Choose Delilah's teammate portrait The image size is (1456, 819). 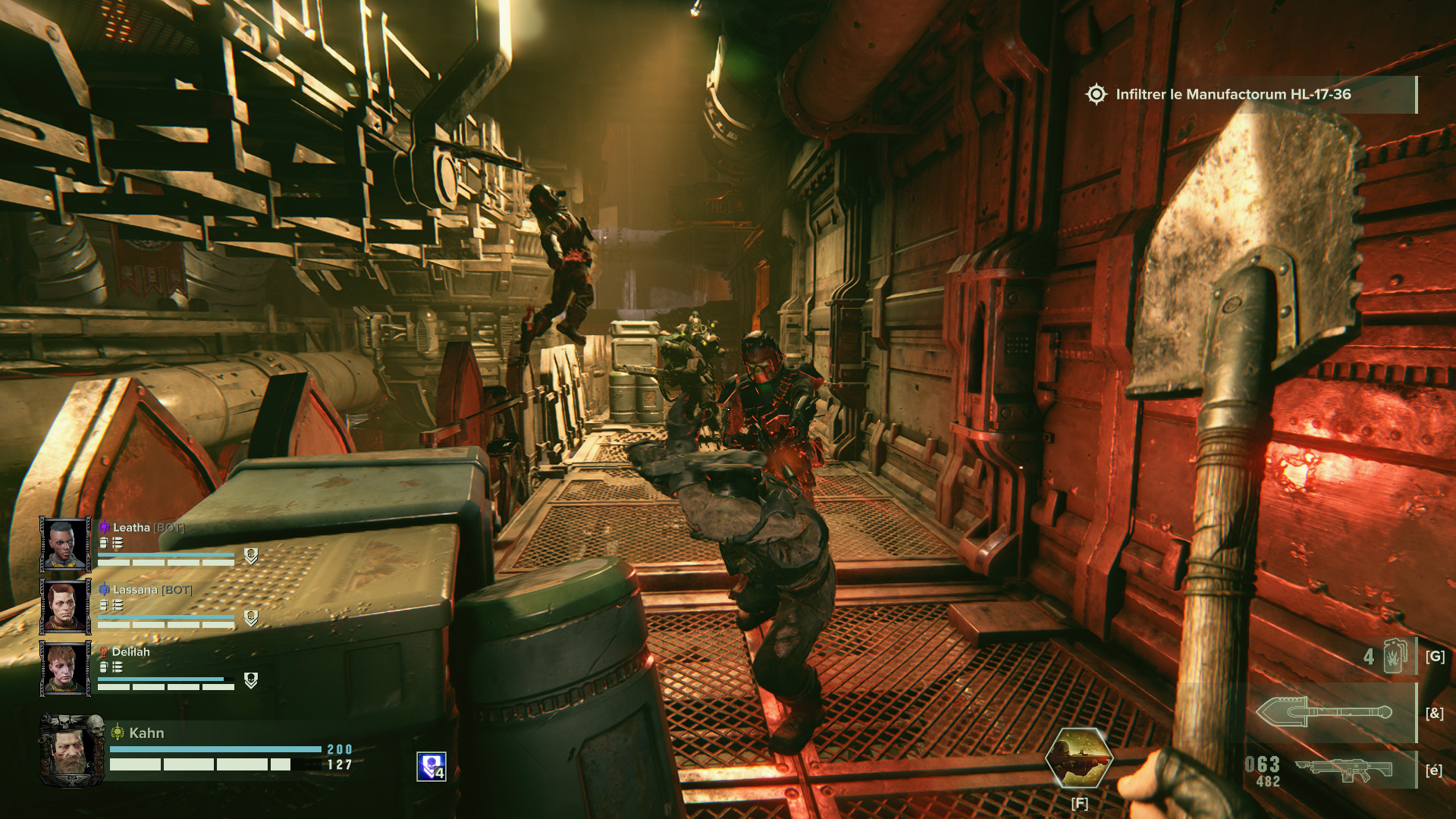click(65, 668)
